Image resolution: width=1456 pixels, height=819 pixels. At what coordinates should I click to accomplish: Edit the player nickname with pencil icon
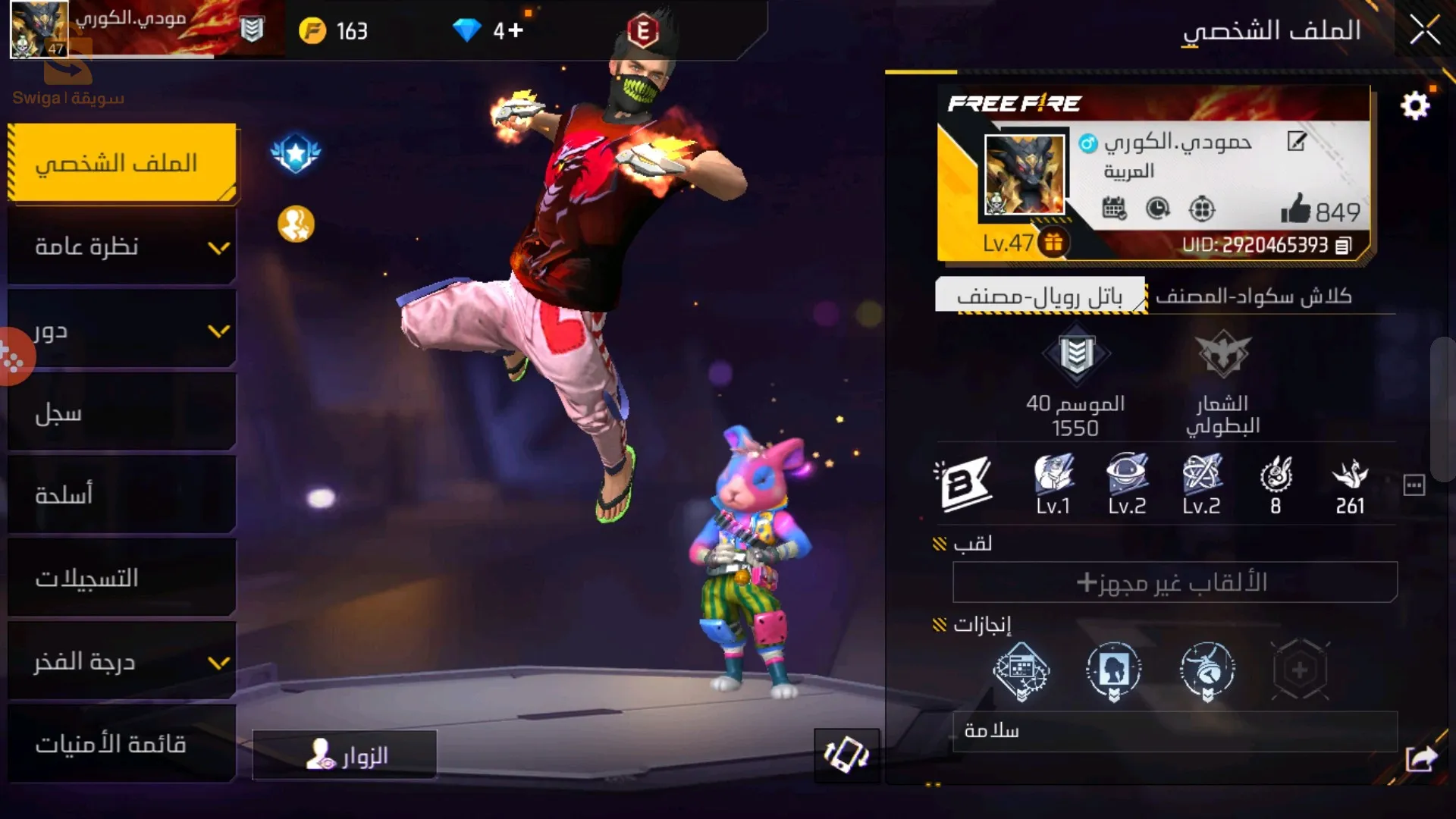(x=1297, y=141)
